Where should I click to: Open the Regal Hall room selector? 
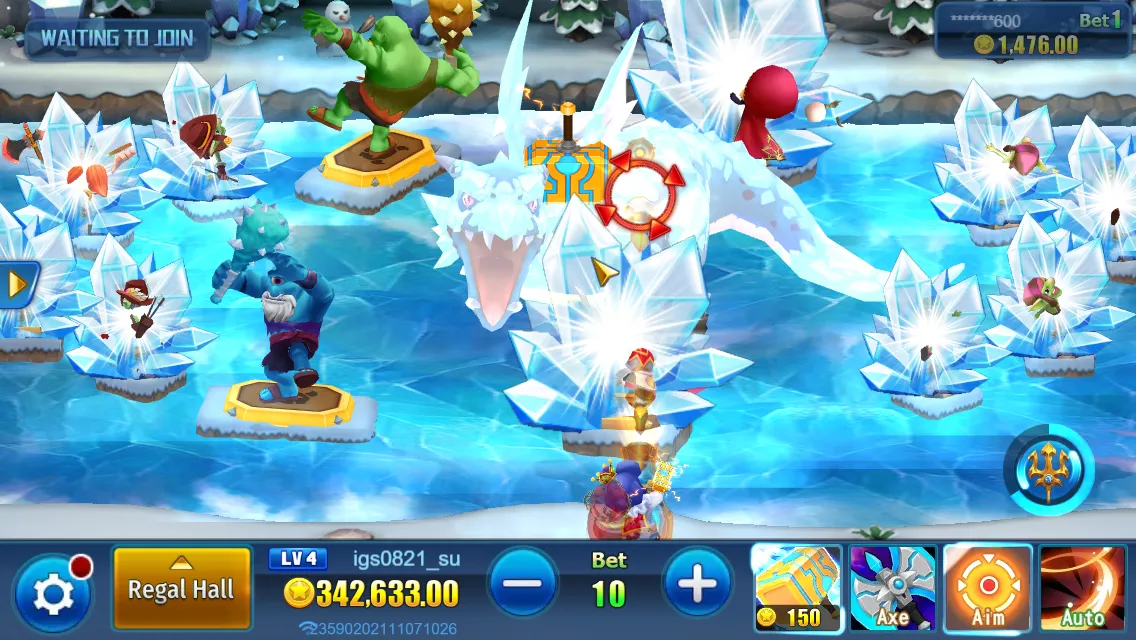[x=181, y=588]
